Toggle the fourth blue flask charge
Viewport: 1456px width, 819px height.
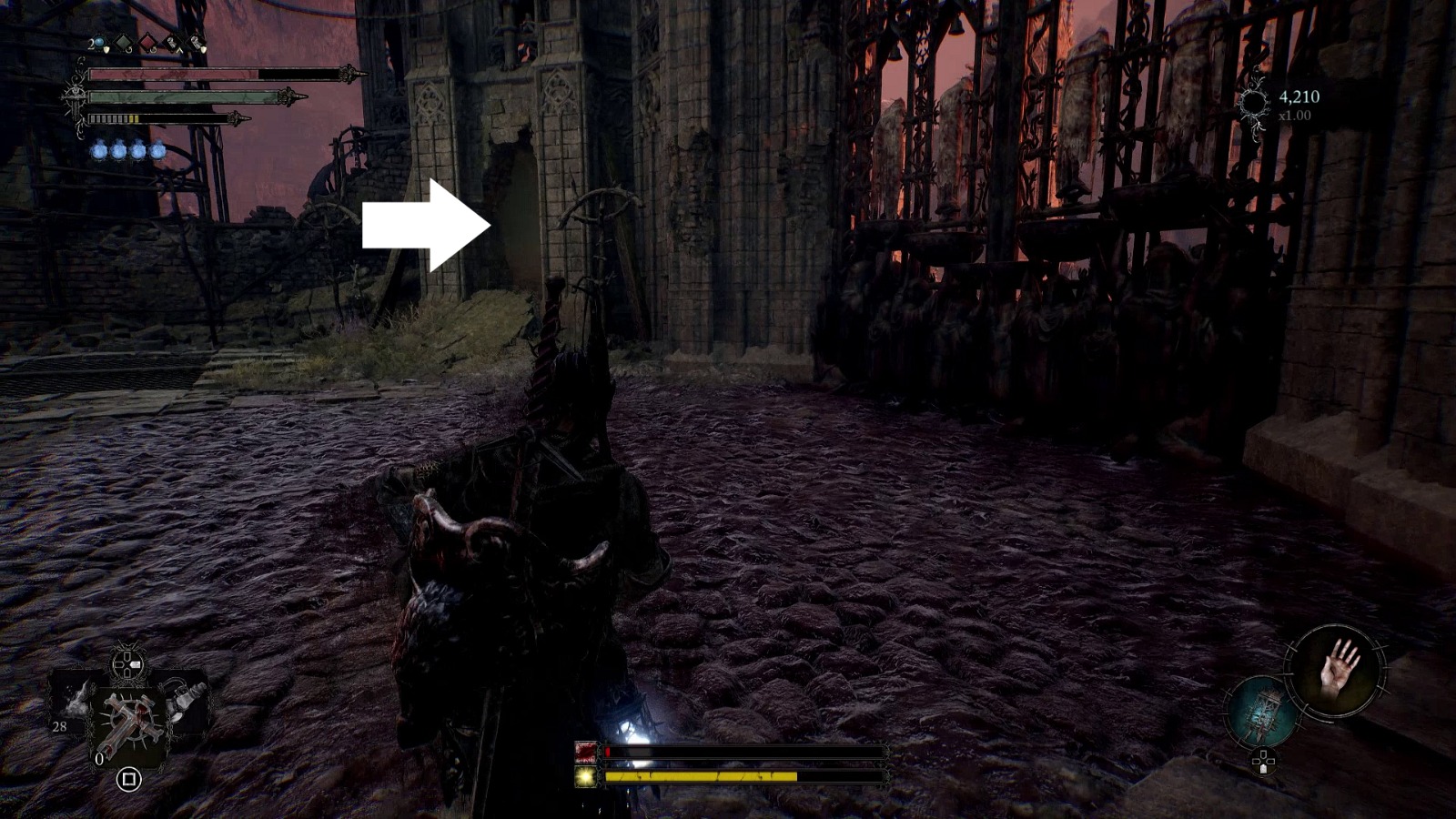[x=158, y=151]
